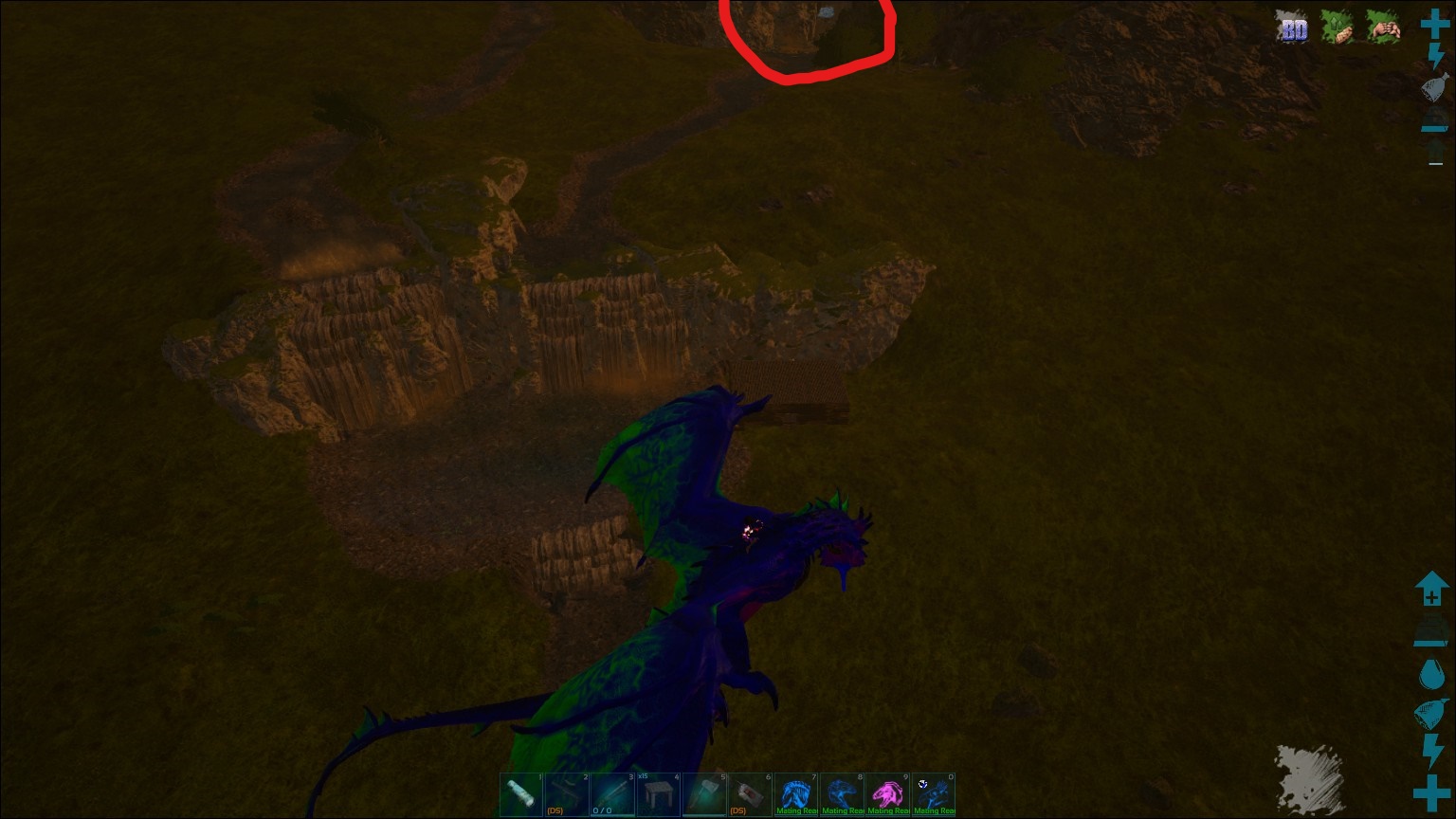This screenshot has height=819, width=1456.
Task: Choose the x15 table item in slot 4
Action: click(659, 794)
